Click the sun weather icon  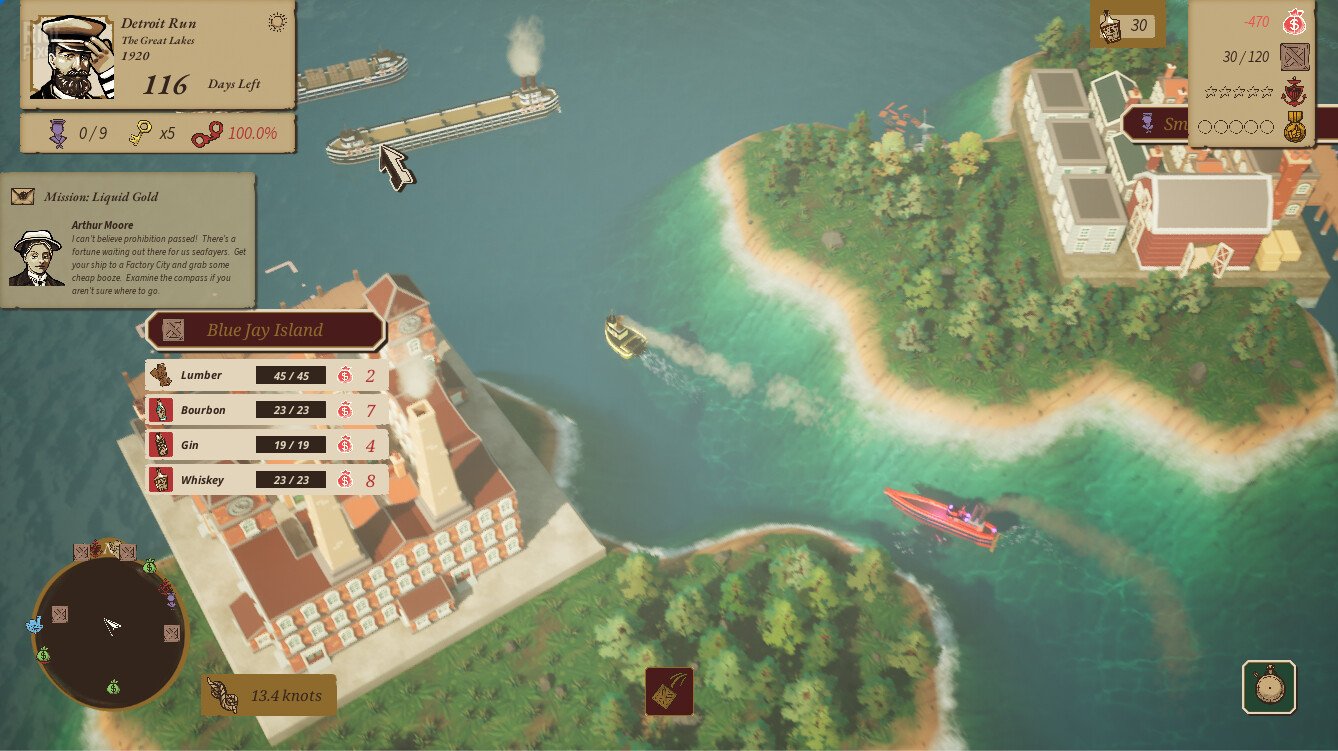tap(277, 22)
